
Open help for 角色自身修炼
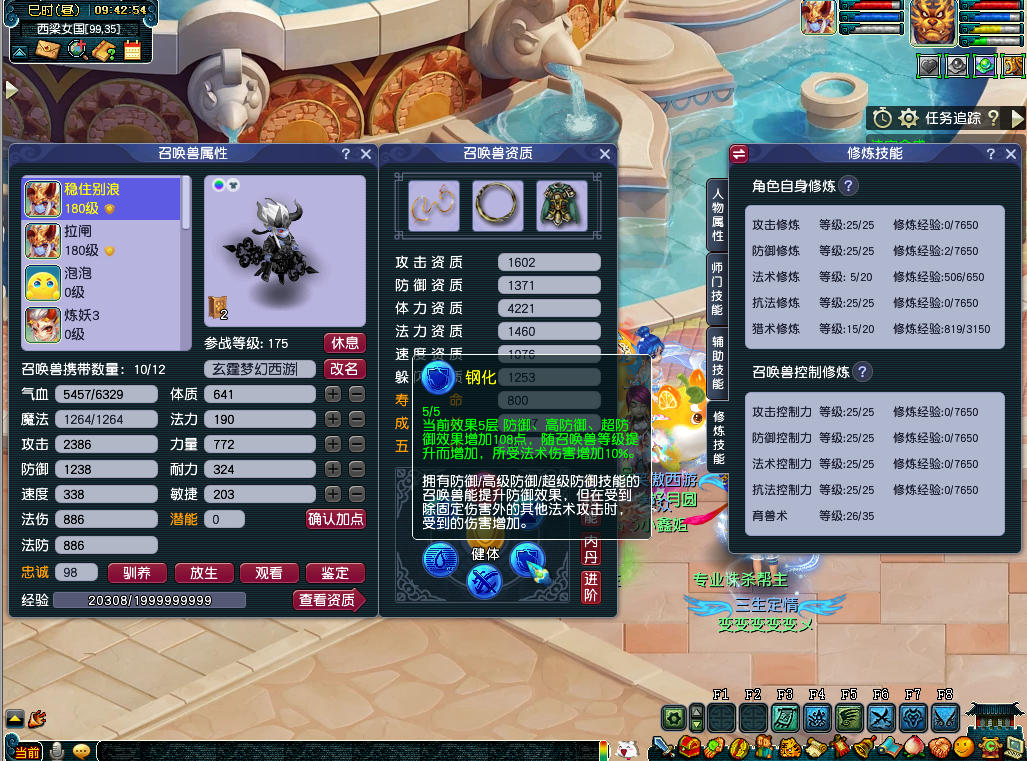pos(848,186)
